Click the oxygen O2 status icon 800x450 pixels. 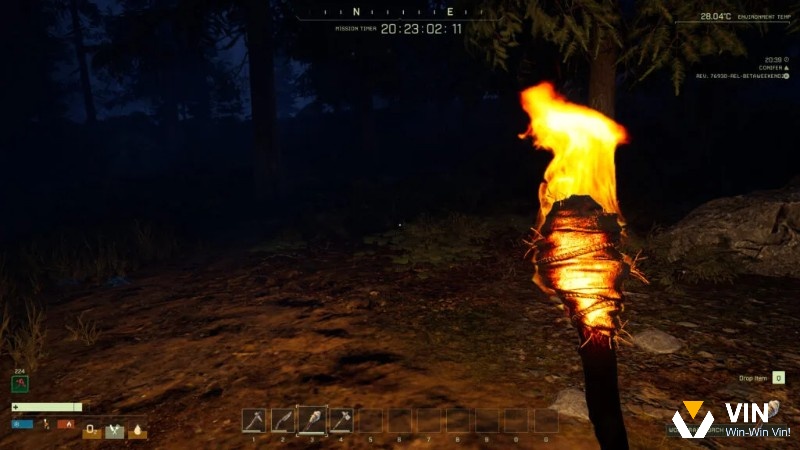pos(91,431)
